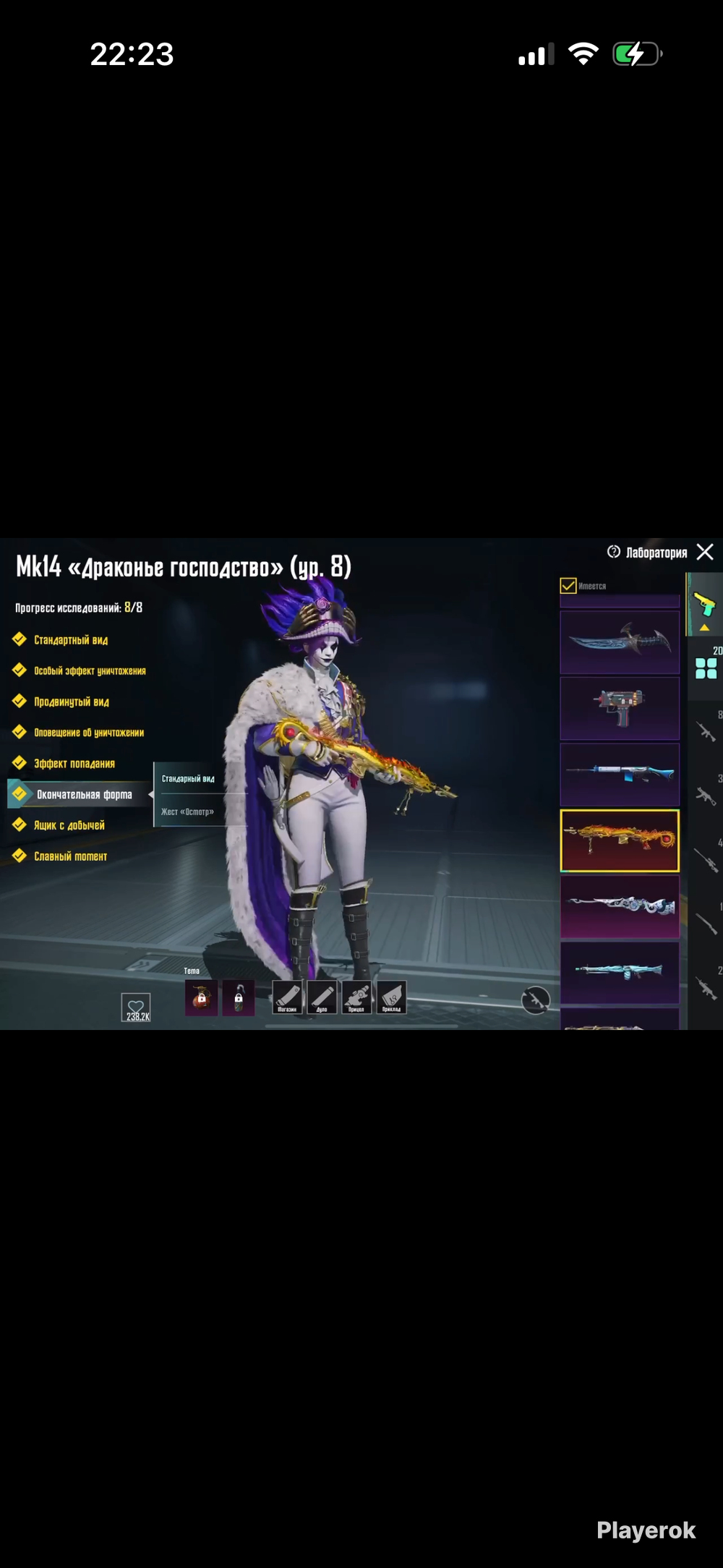
Task: Choose the UZI skin thumbnail
Action: coord(620,708)
